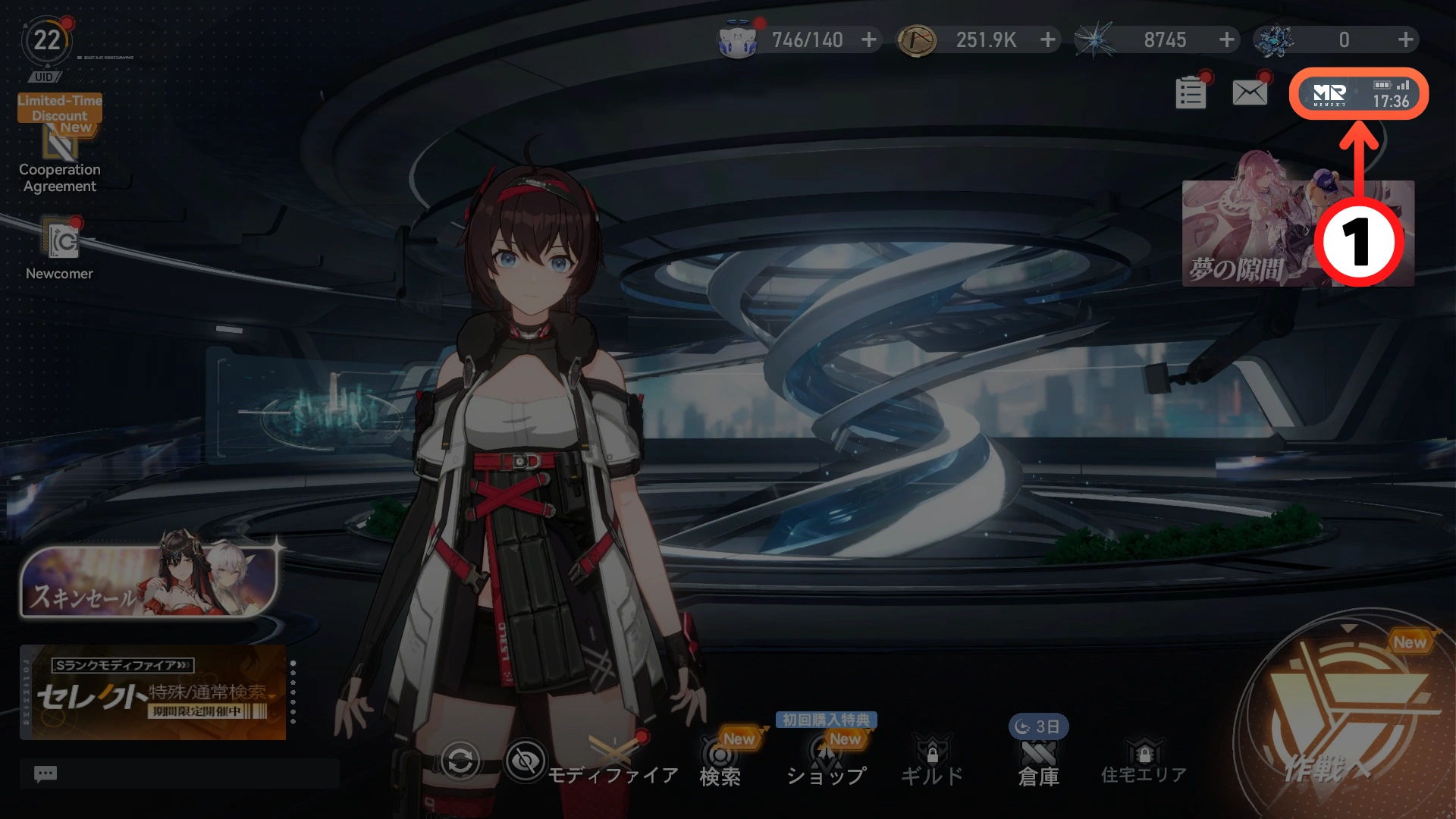The height and width of the screenshot is (819, 1456).
Task: Add gold coins with the plus button
Action: click(x=1048, y=39)
